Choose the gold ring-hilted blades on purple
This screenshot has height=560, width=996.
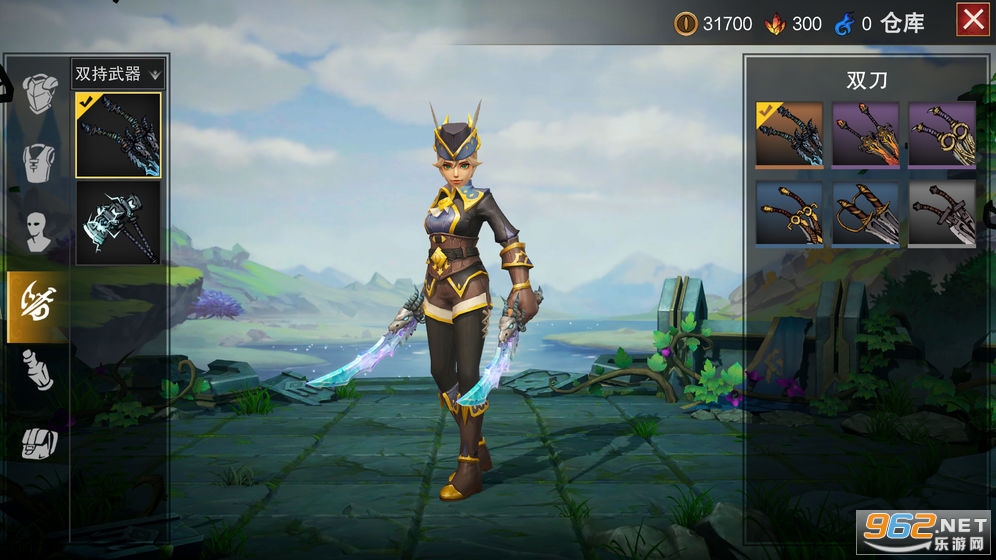click(x=941, y=135)
